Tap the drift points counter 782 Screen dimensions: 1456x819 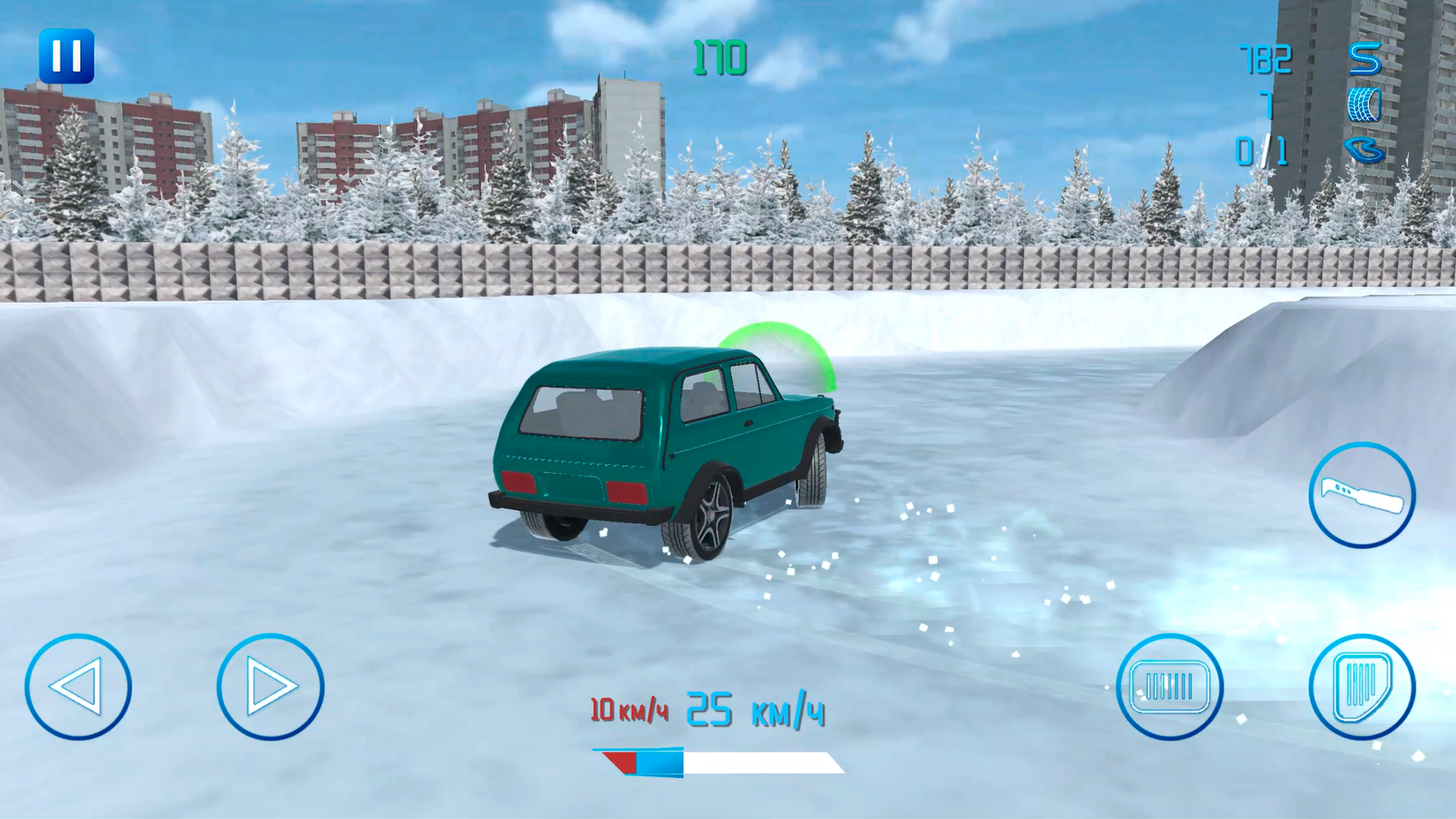[1265, 59]
